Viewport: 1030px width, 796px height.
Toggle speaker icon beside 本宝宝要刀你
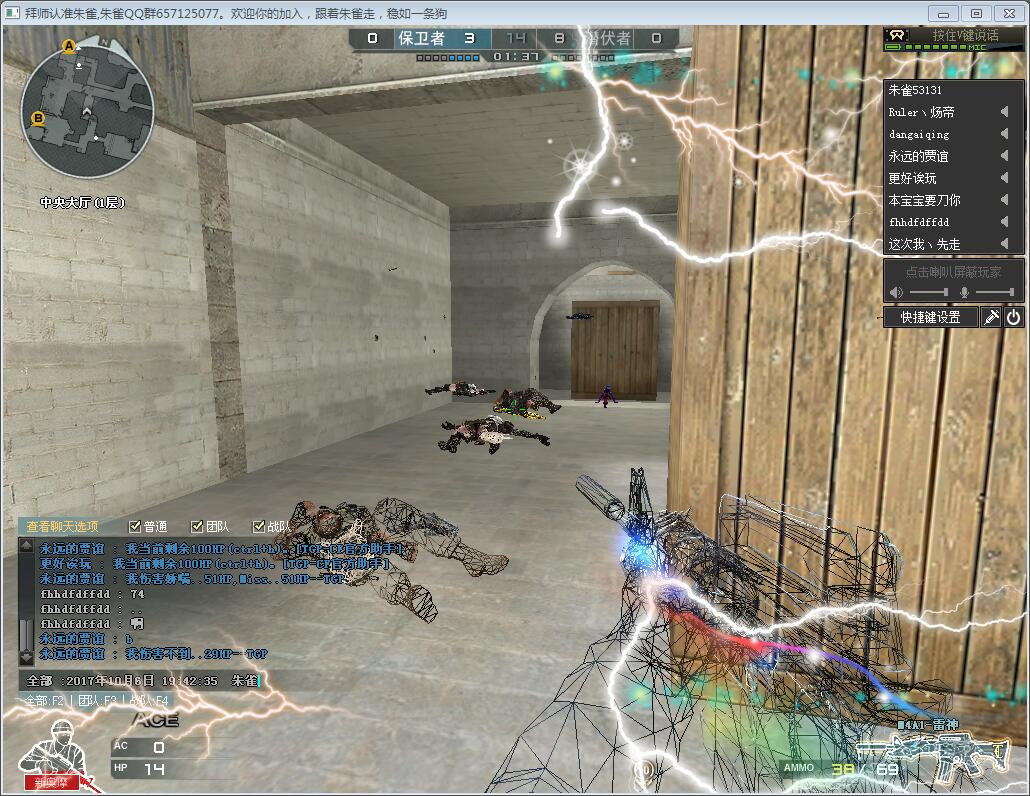1004,200
